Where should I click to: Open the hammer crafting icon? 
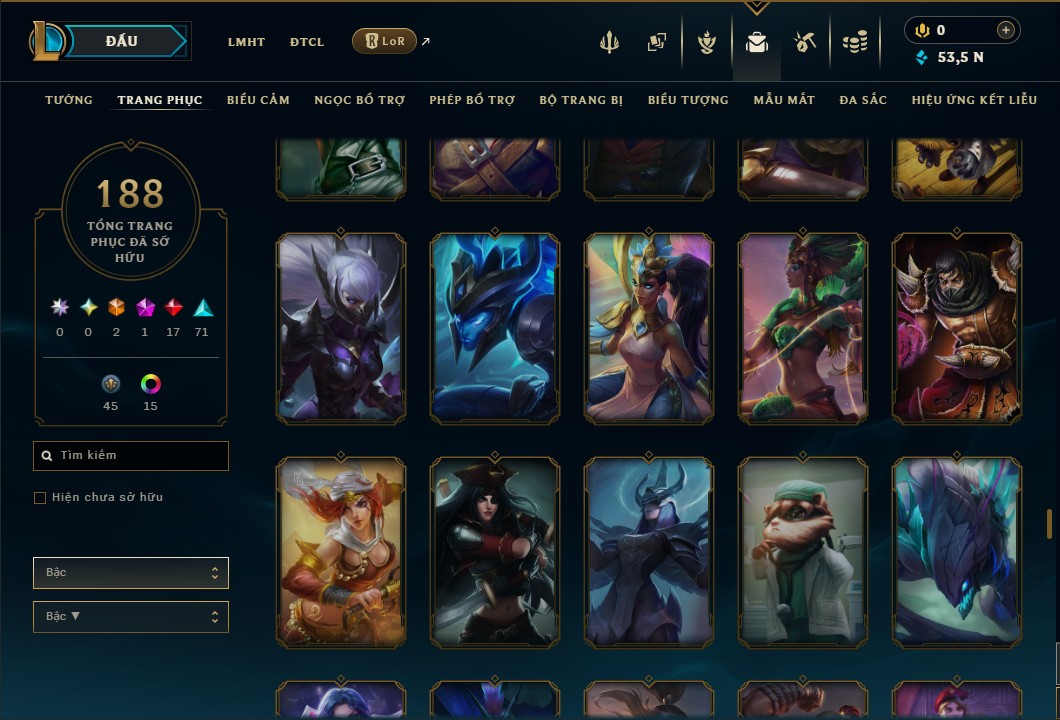805,42
